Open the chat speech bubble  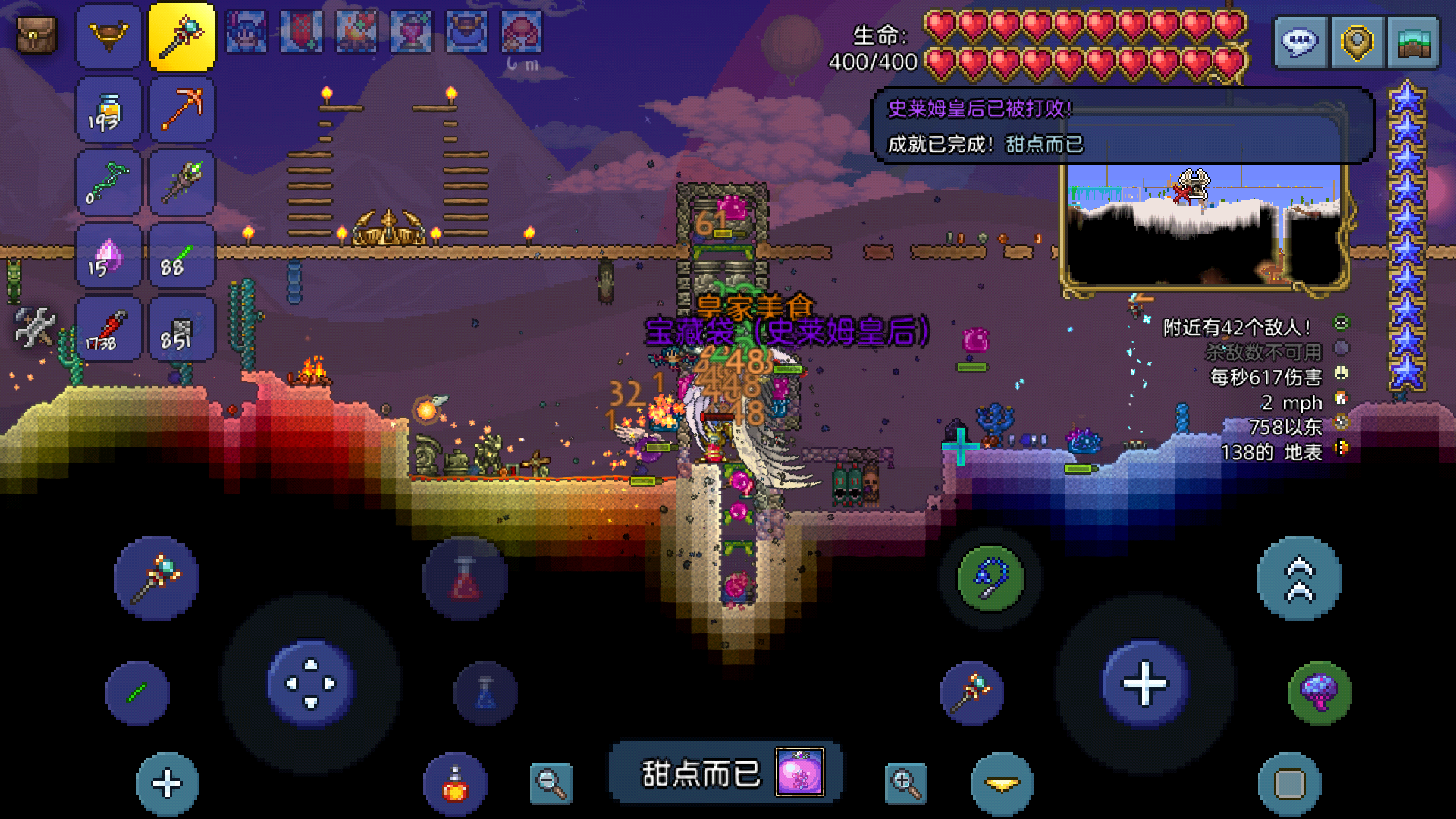1299,42
